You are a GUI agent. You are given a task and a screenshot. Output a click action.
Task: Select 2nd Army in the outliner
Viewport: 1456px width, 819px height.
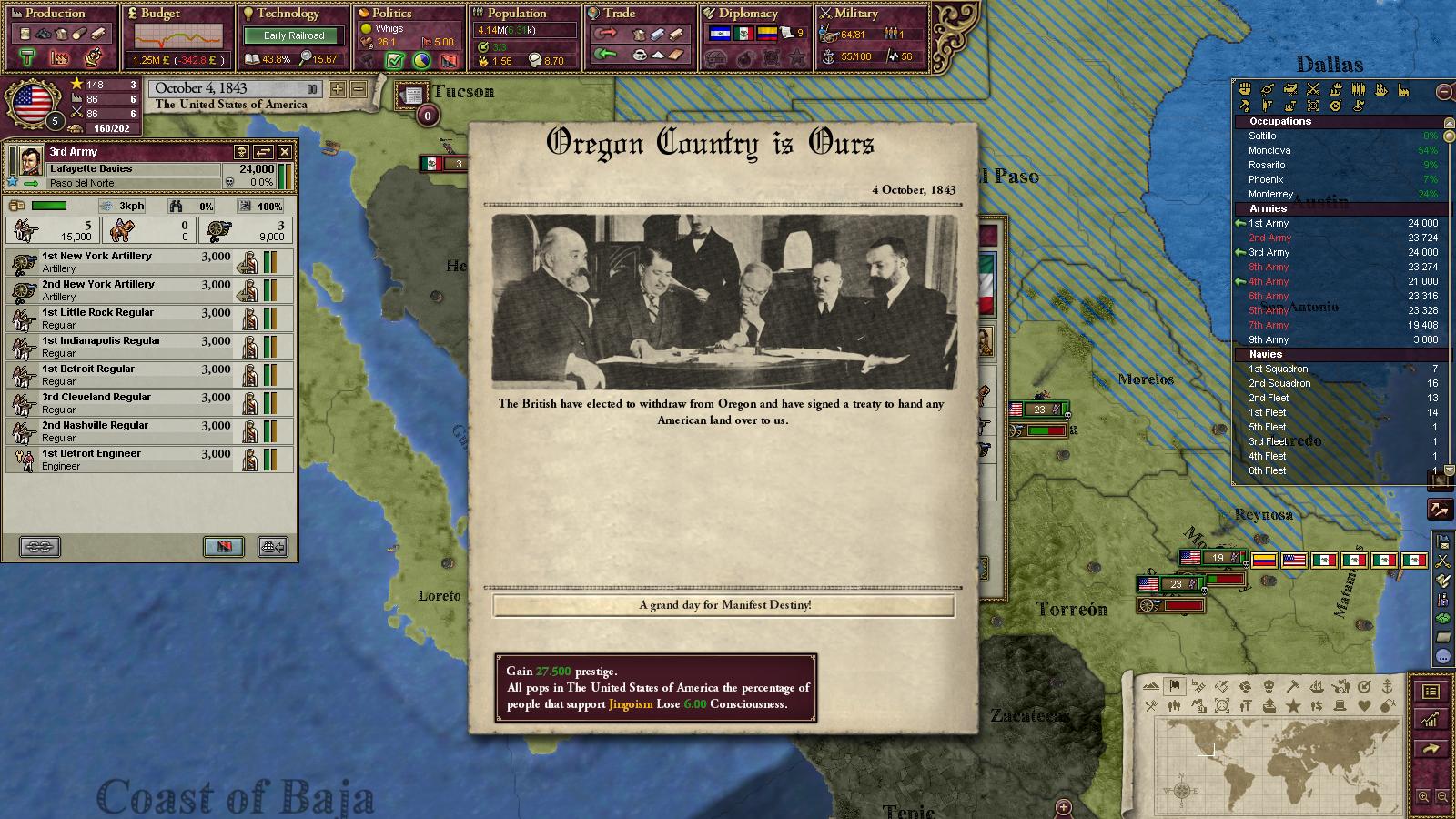pyautogui.click(x=1269, y=238)
